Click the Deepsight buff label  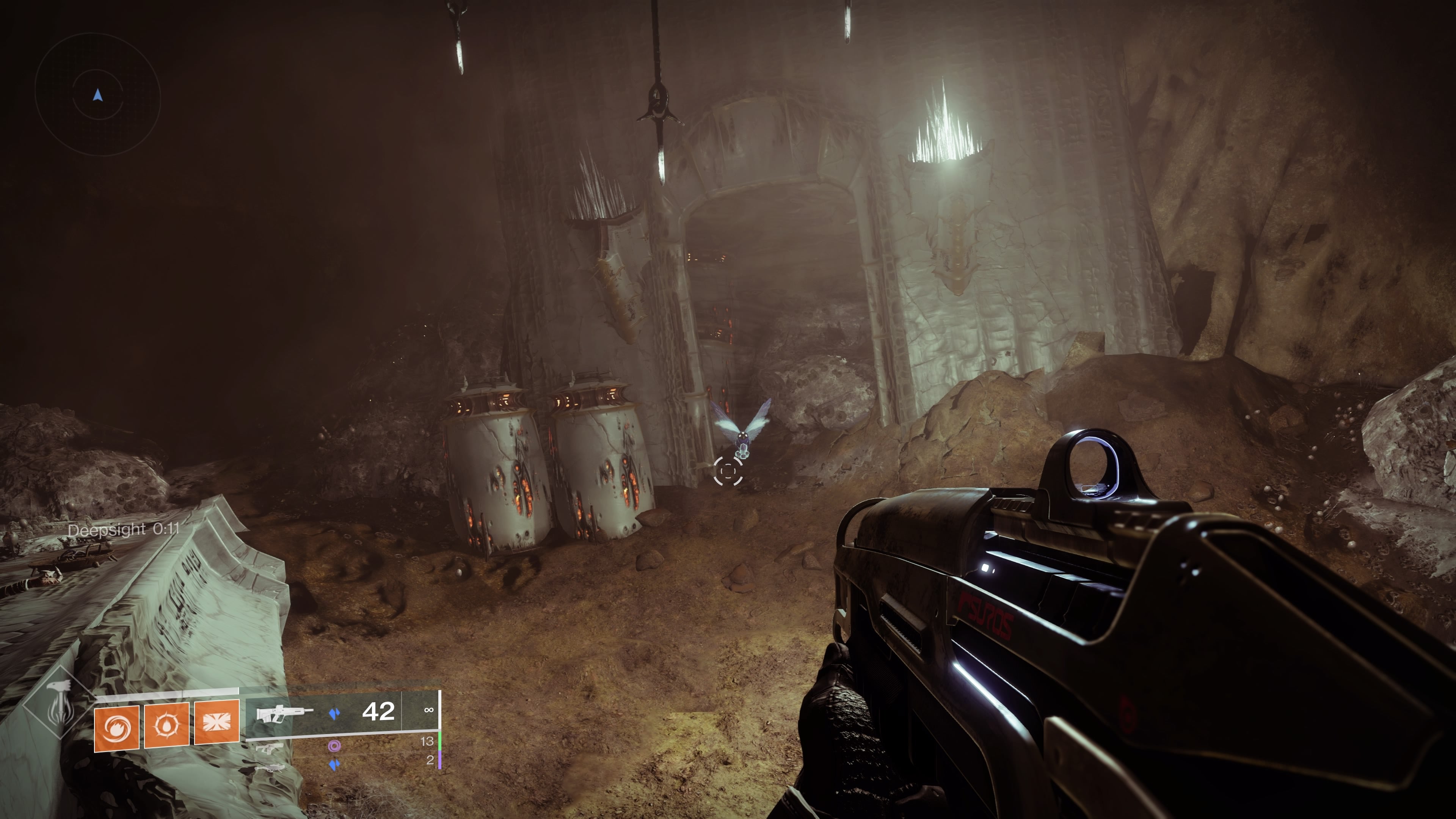123,530
